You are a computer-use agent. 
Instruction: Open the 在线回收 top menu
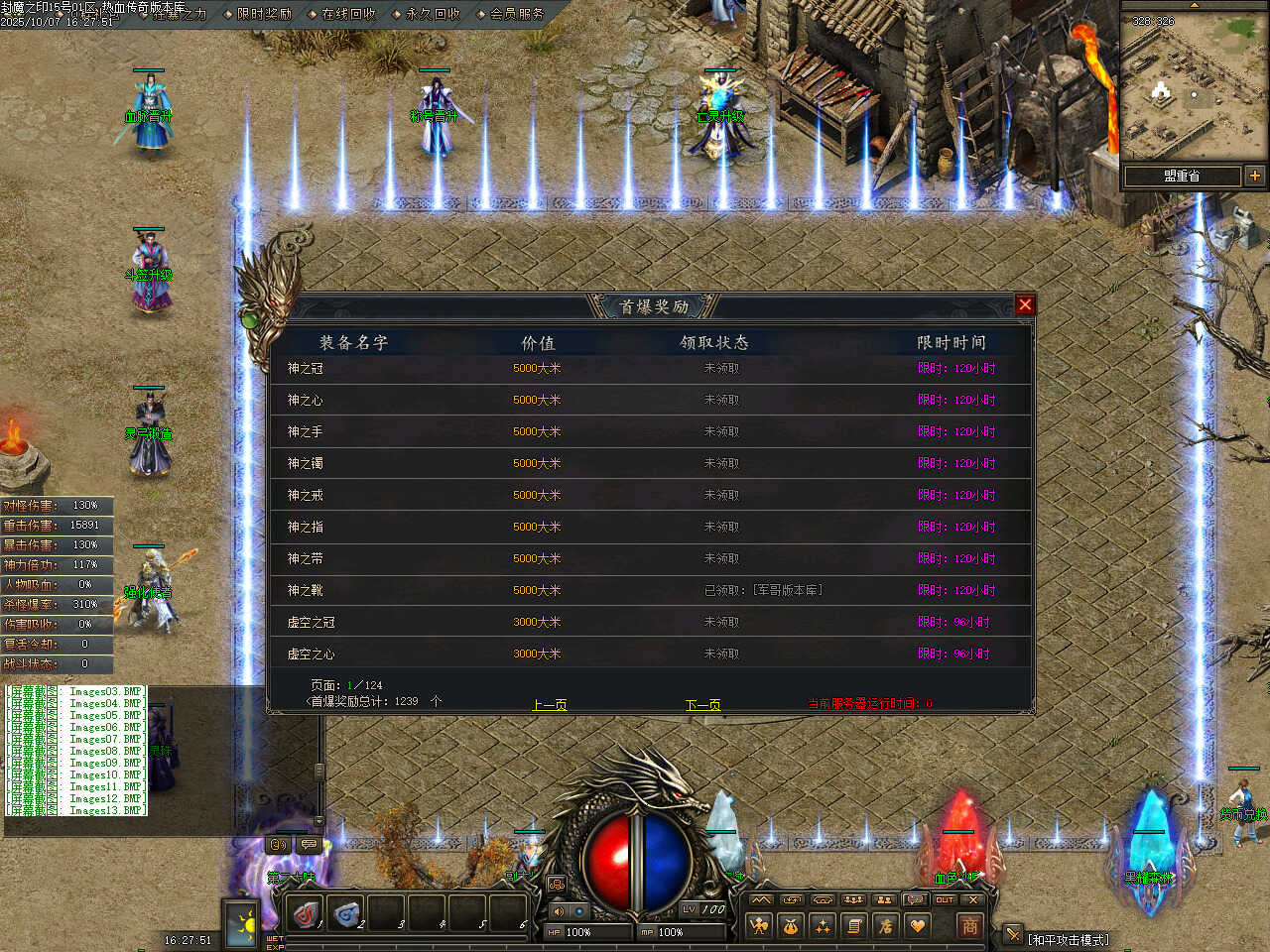point(348,14)
